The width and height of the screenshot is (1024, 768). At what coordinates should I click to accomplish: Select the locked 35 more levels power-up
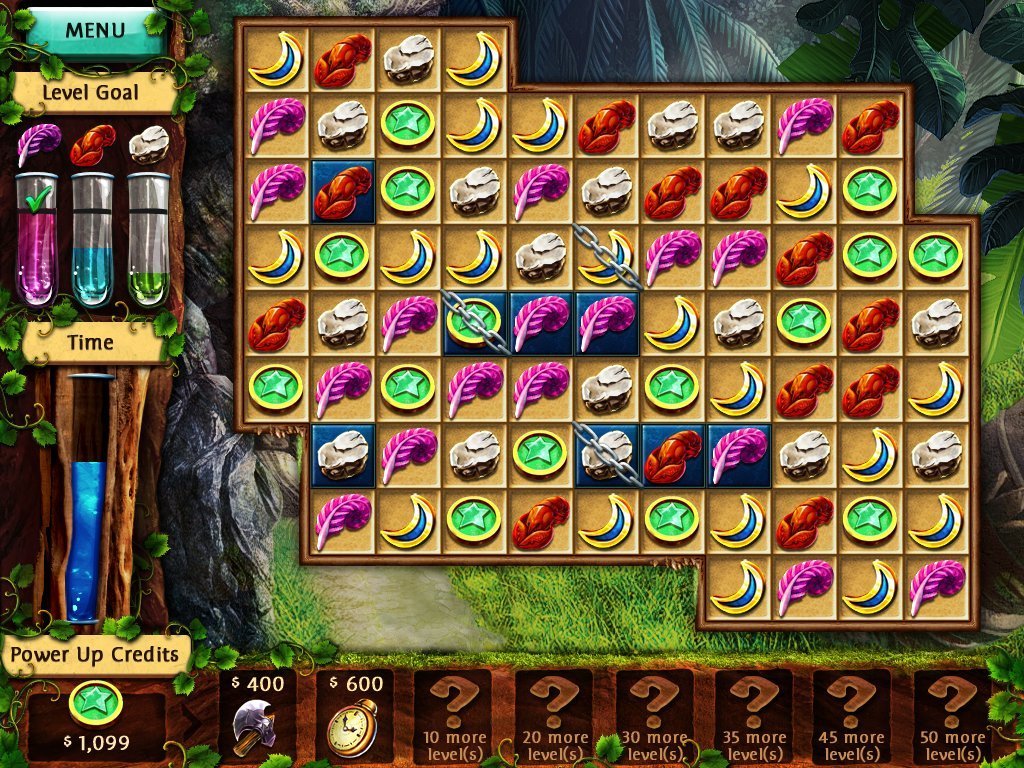754,716
